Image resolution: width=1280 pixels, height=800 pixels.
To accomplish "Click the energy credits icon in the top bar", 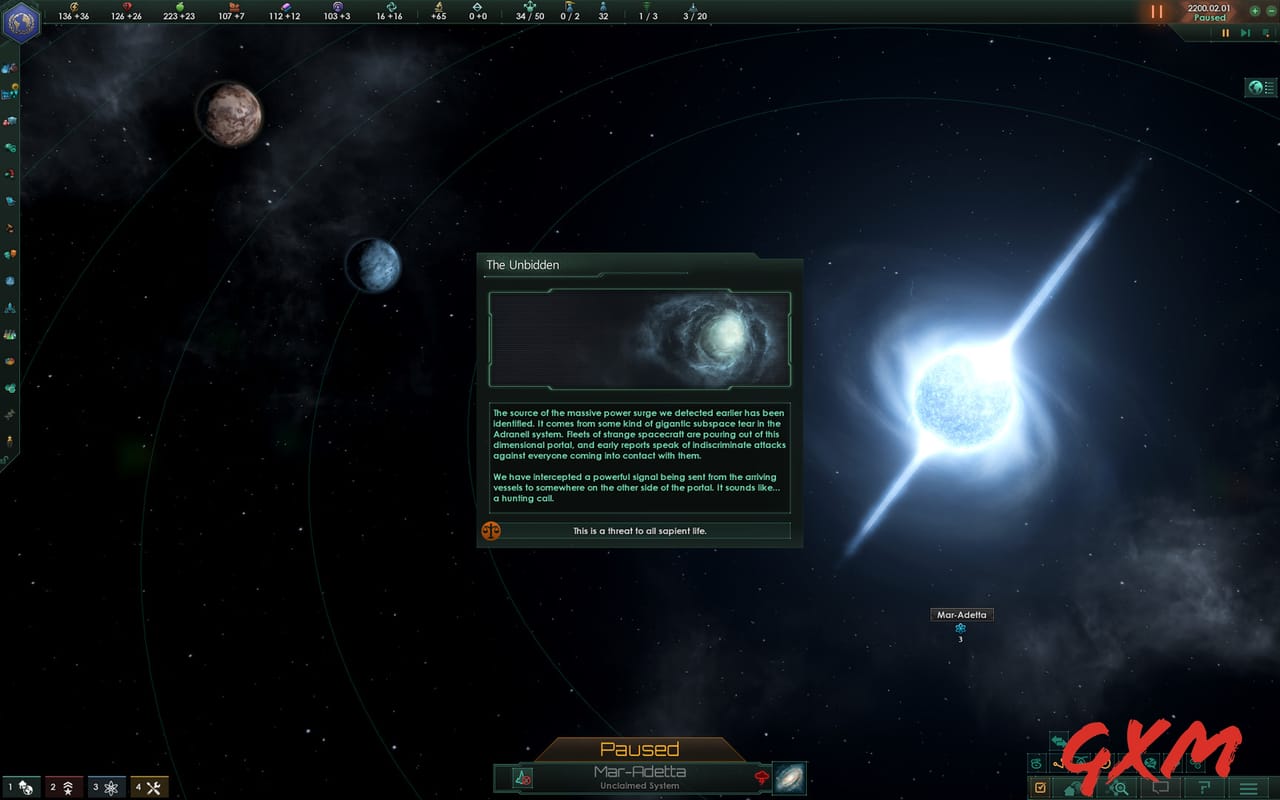I will coord(74,8).
